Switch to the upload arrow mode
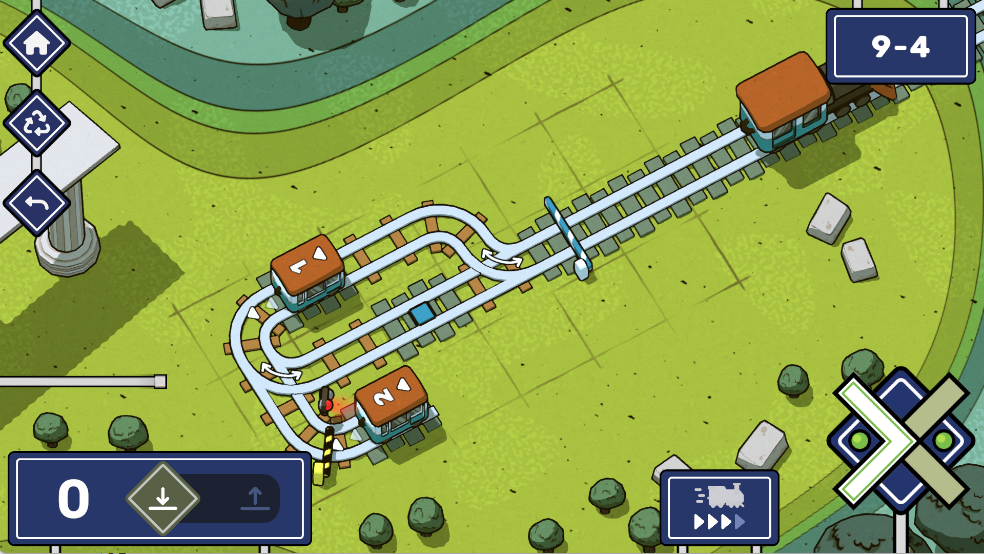 (x=254, y=497)
